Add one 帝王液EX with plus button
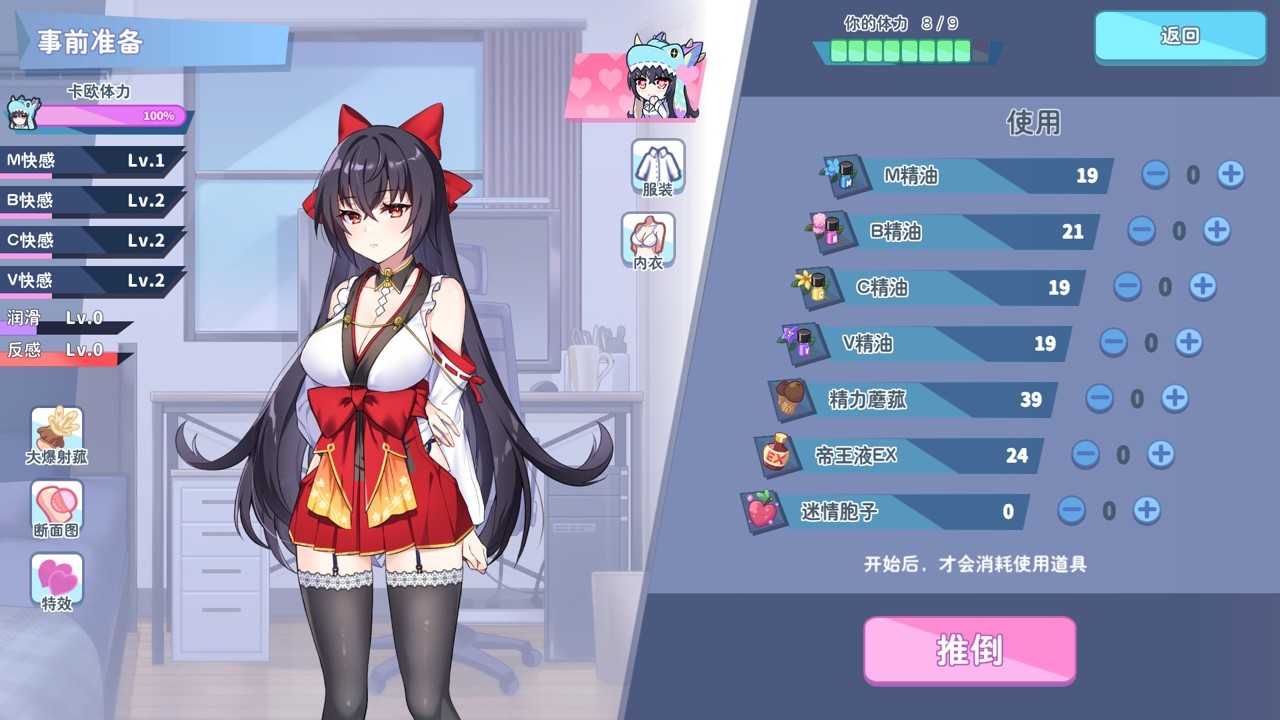 [1160, 455]
